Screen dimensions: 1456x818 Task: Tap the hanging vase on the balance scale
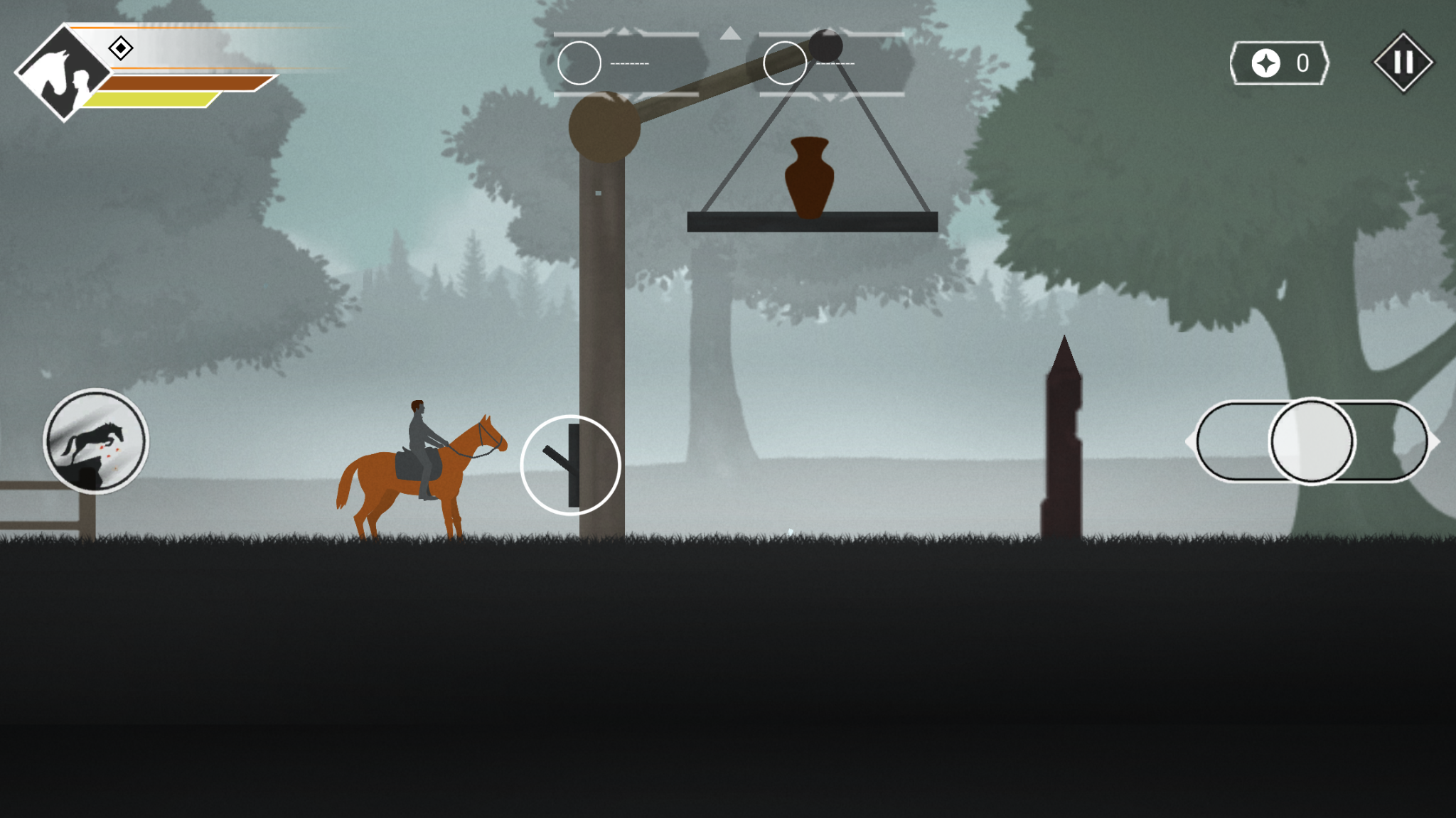tap(810, 176)
